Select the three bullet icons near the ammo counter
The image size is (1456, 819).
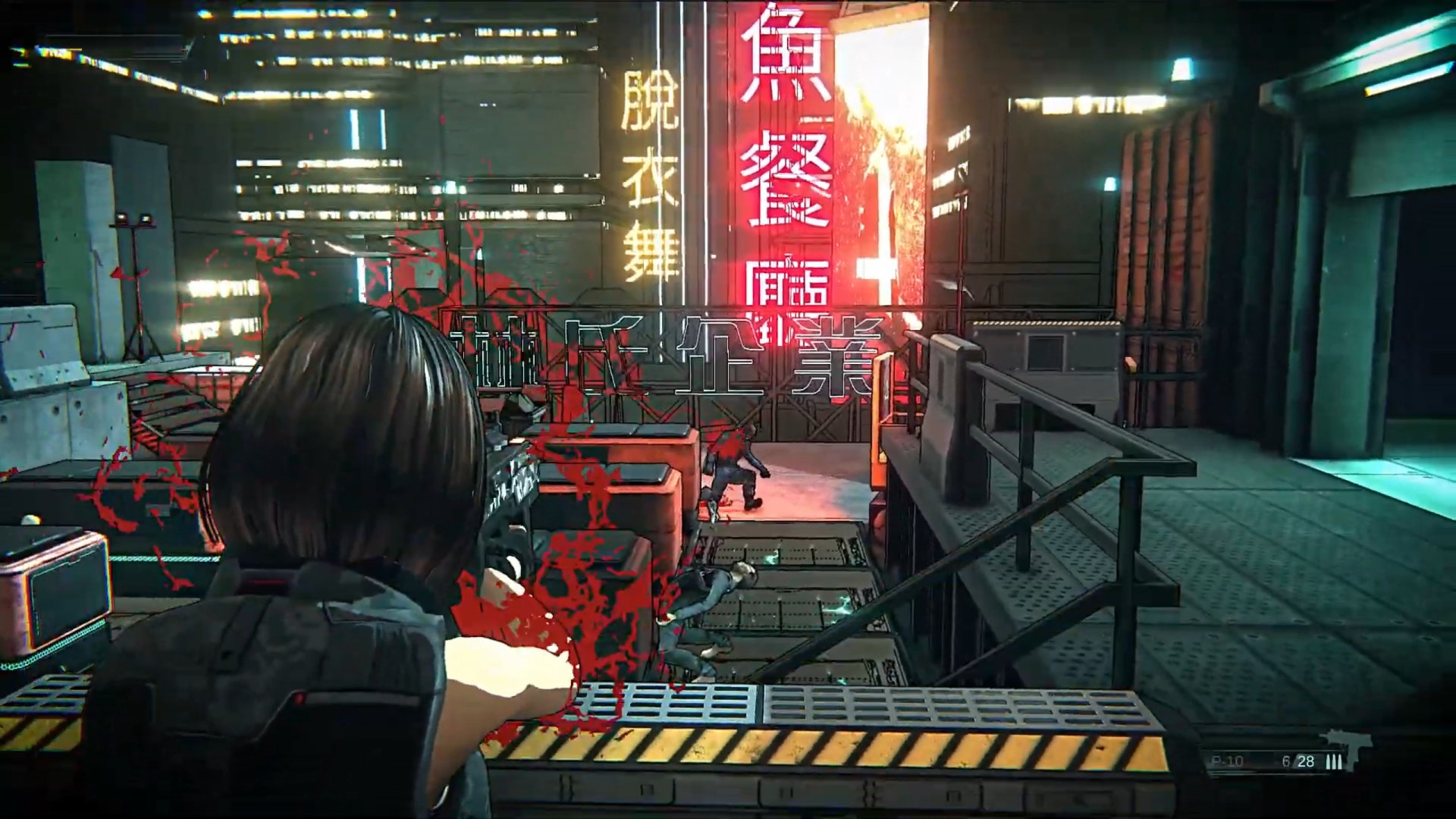coord(1335,761)
